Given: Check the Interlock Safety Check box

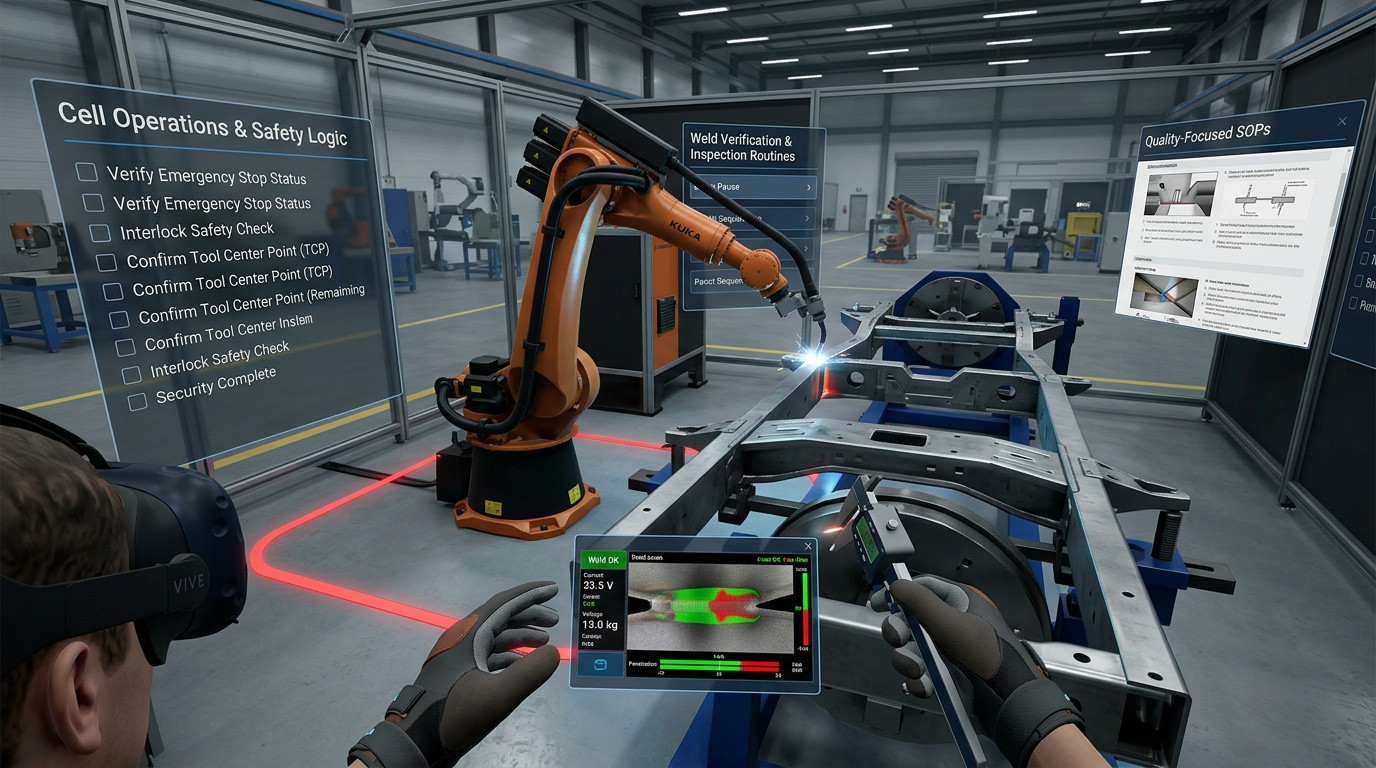Looking at the screenshot, I should (x=99, y=233).
